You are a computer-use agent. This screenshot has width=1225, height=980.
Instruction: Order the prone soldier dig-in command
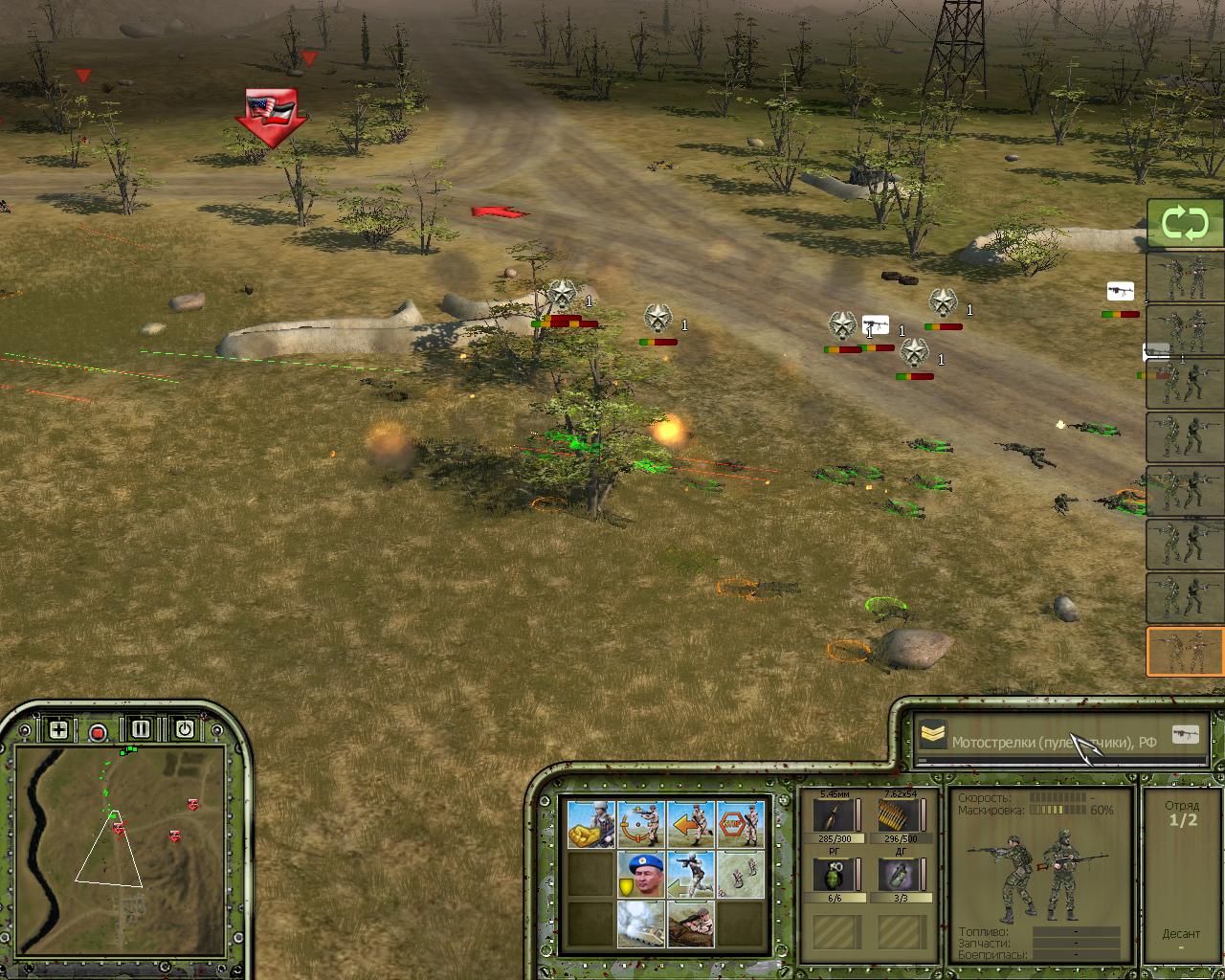click(691, 924)
